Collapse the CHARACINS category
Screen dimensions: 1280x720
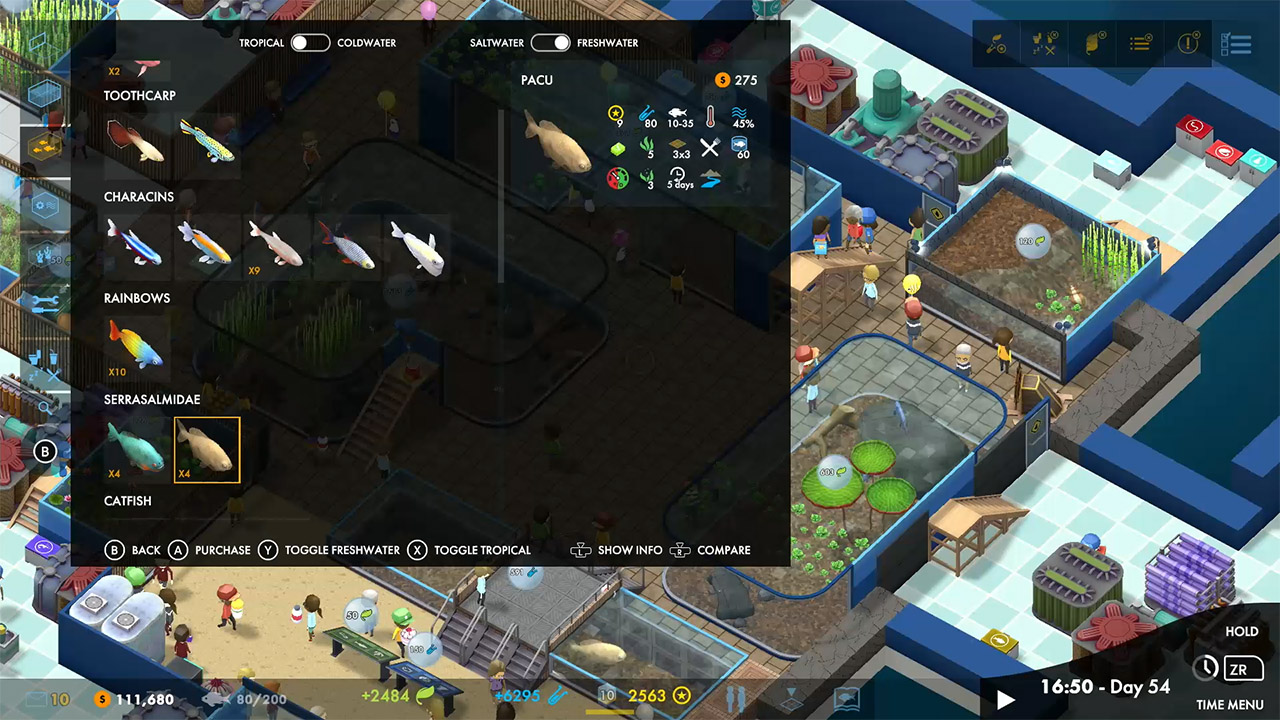pos(139,197)
